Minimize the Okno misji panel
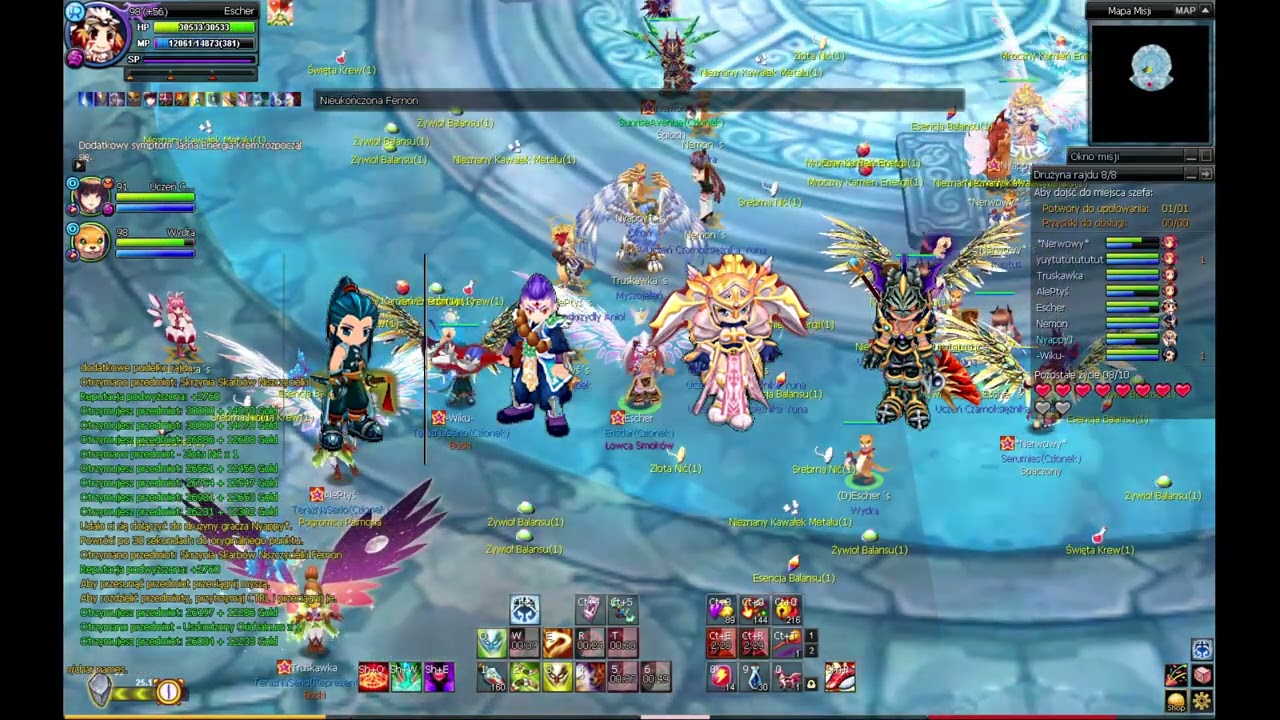Viewport: 1280px width, 720px height. tap(1191, 157)
